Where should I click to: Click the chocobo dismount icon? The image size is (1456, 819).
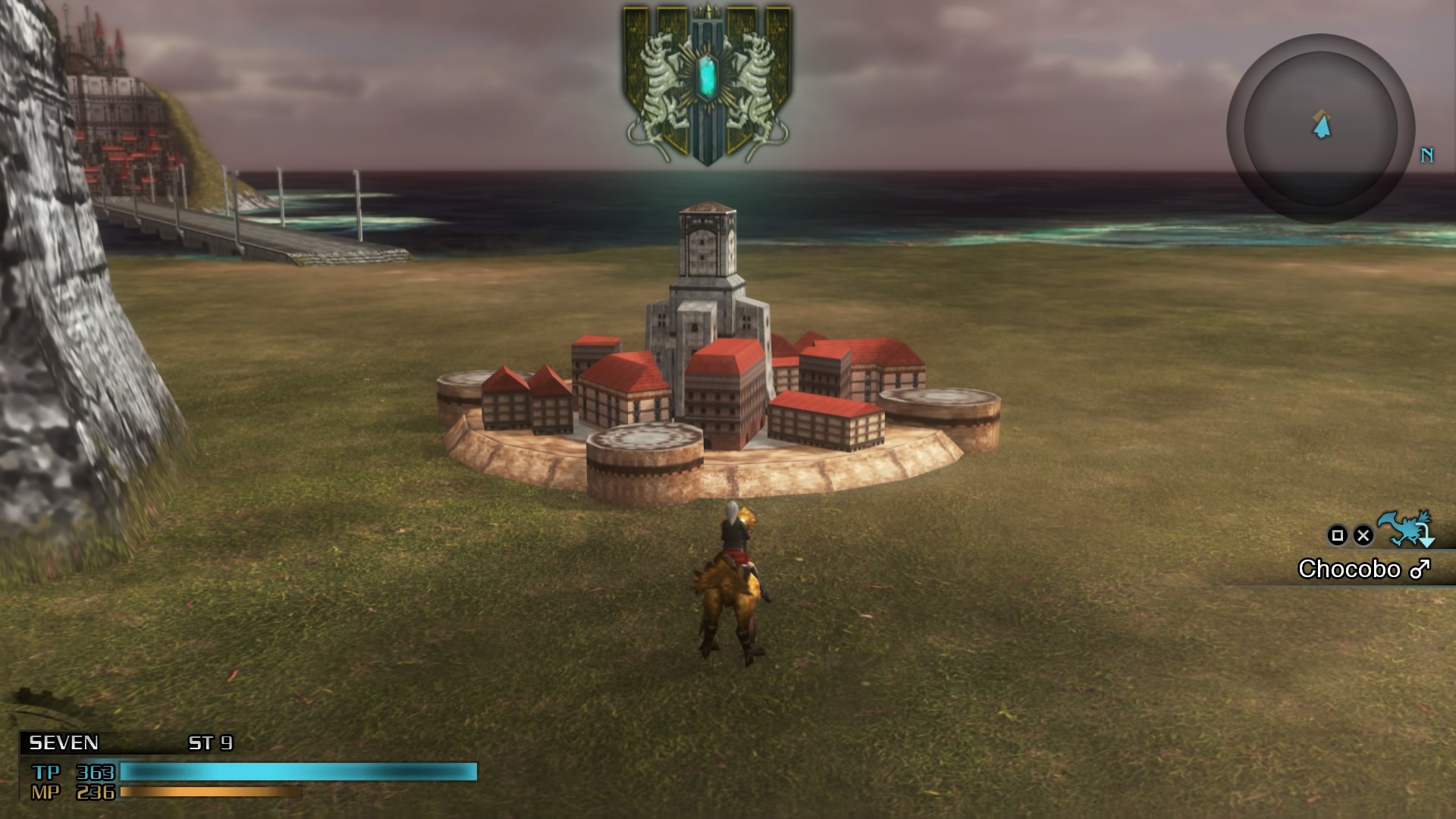pos(1407,529)
